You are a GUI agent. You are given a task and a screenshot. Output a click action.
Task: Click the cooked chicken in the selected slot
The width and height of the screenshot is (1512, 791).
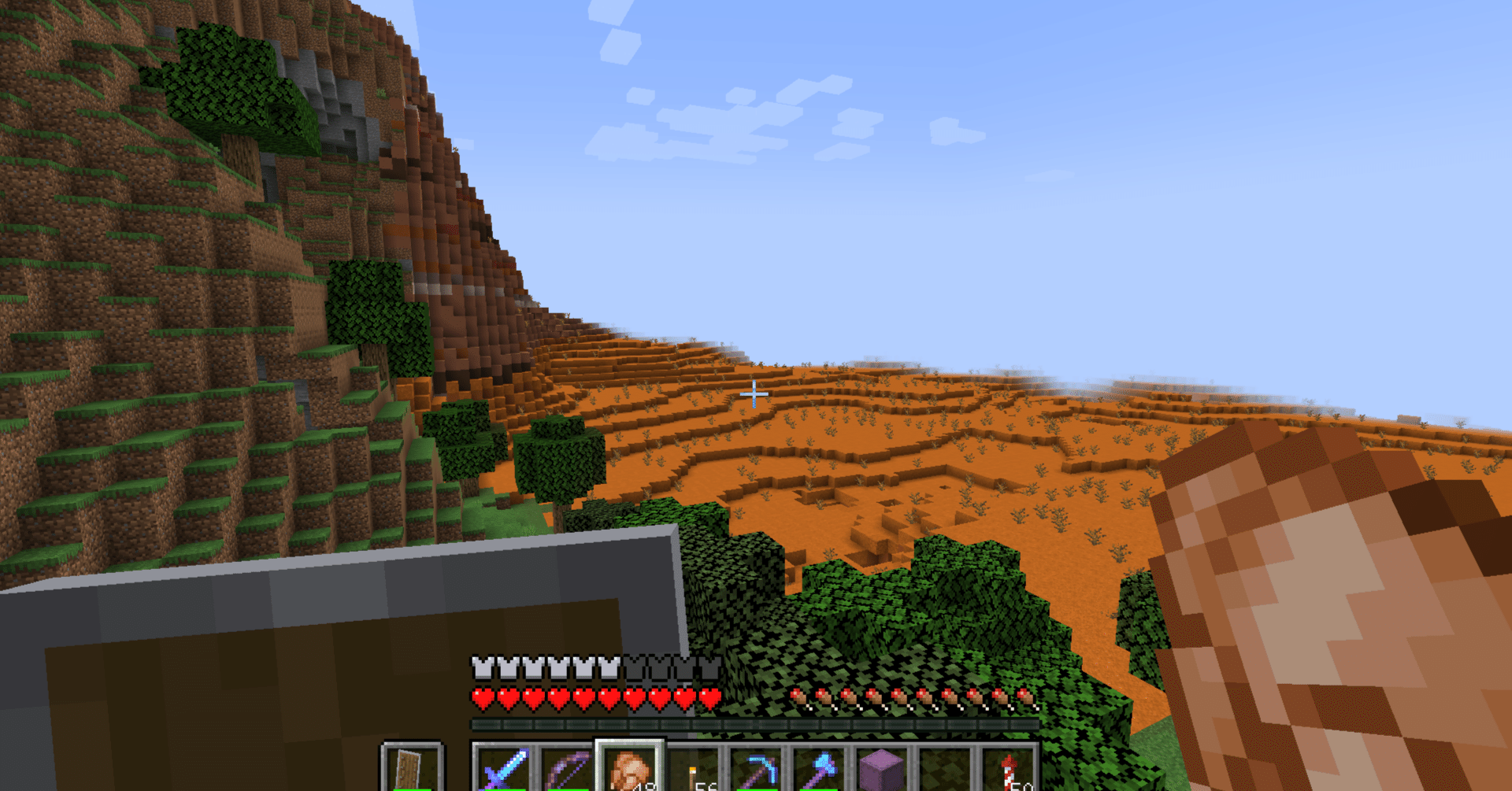point(629,767)
